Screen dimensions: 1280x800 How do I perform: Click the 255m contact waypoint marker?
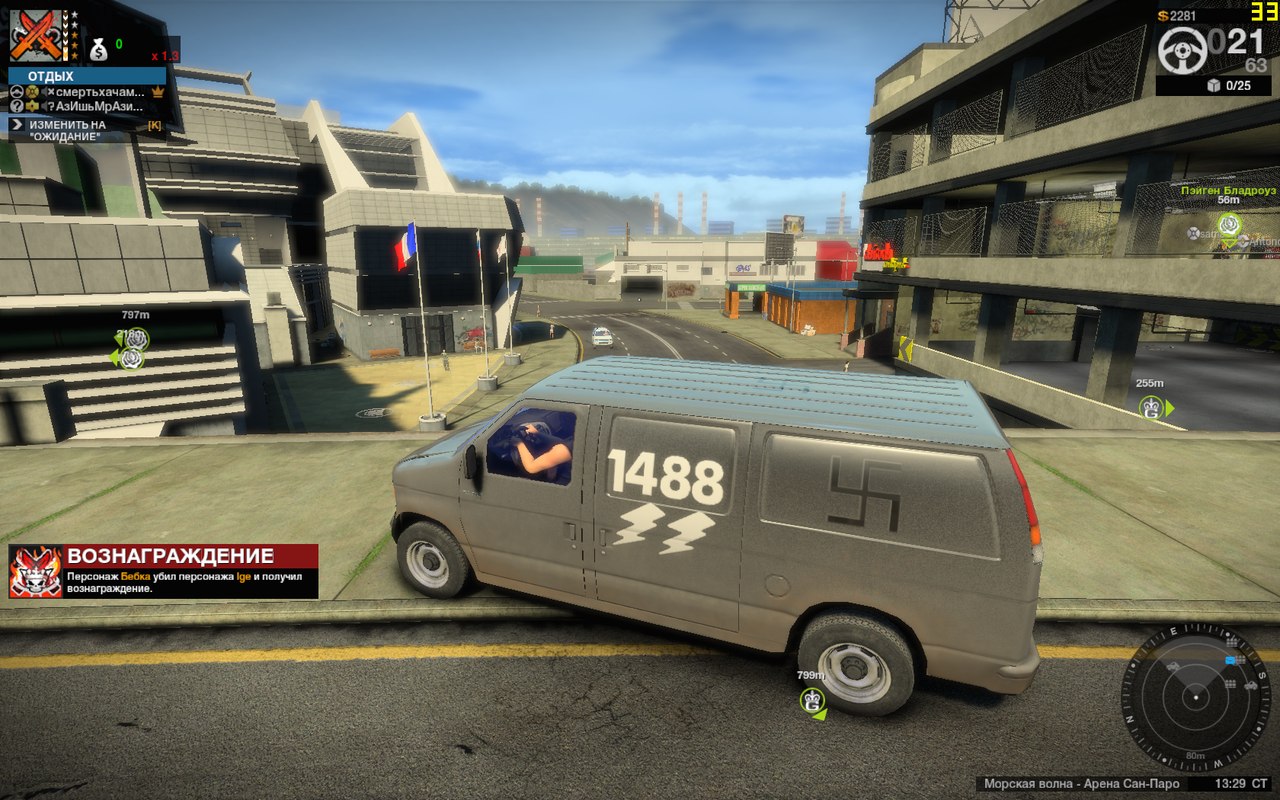(x=1152, y=407)
